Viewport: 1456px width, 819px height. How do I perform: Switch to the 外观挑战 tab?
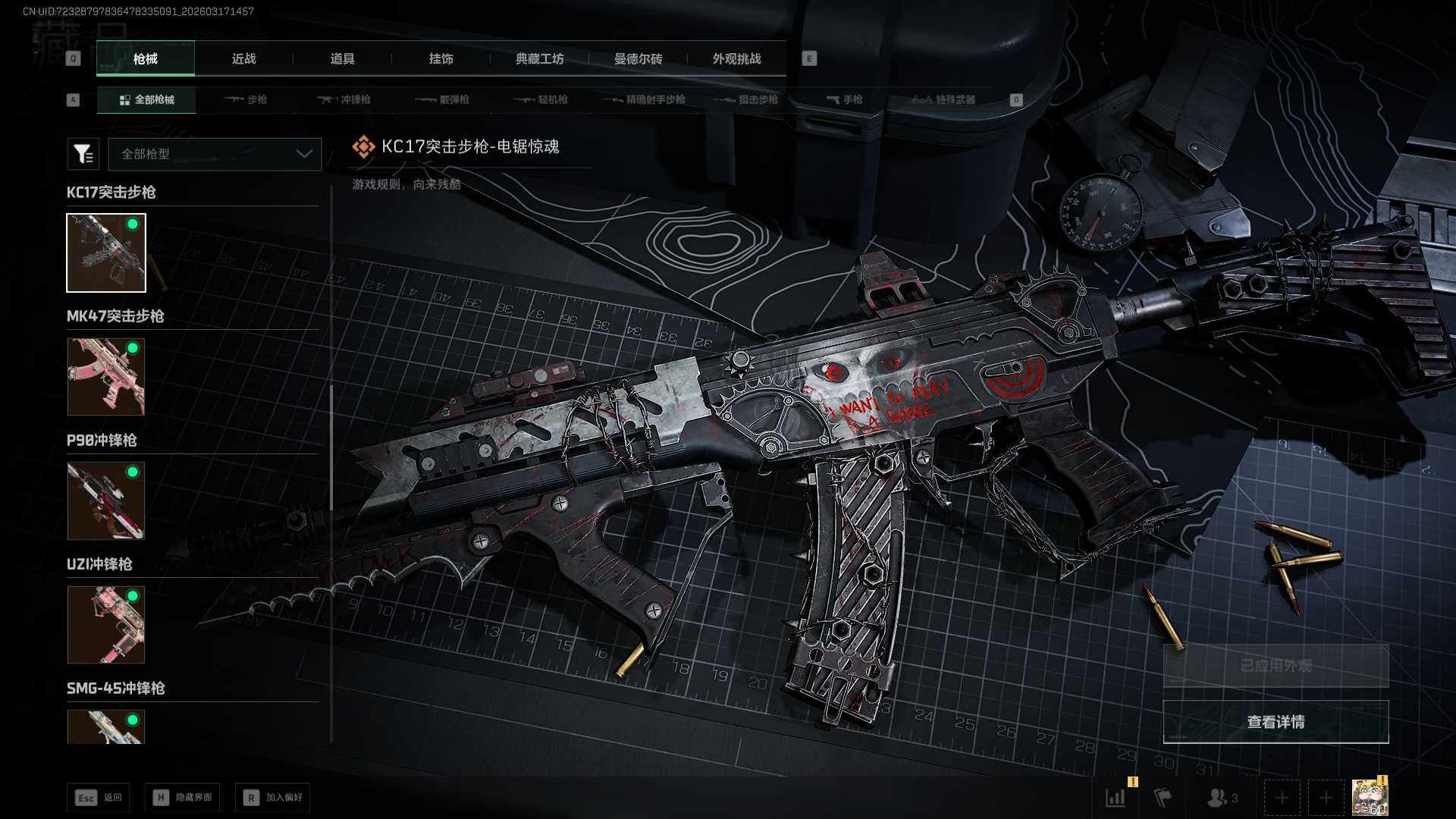[x=736, y=58]
